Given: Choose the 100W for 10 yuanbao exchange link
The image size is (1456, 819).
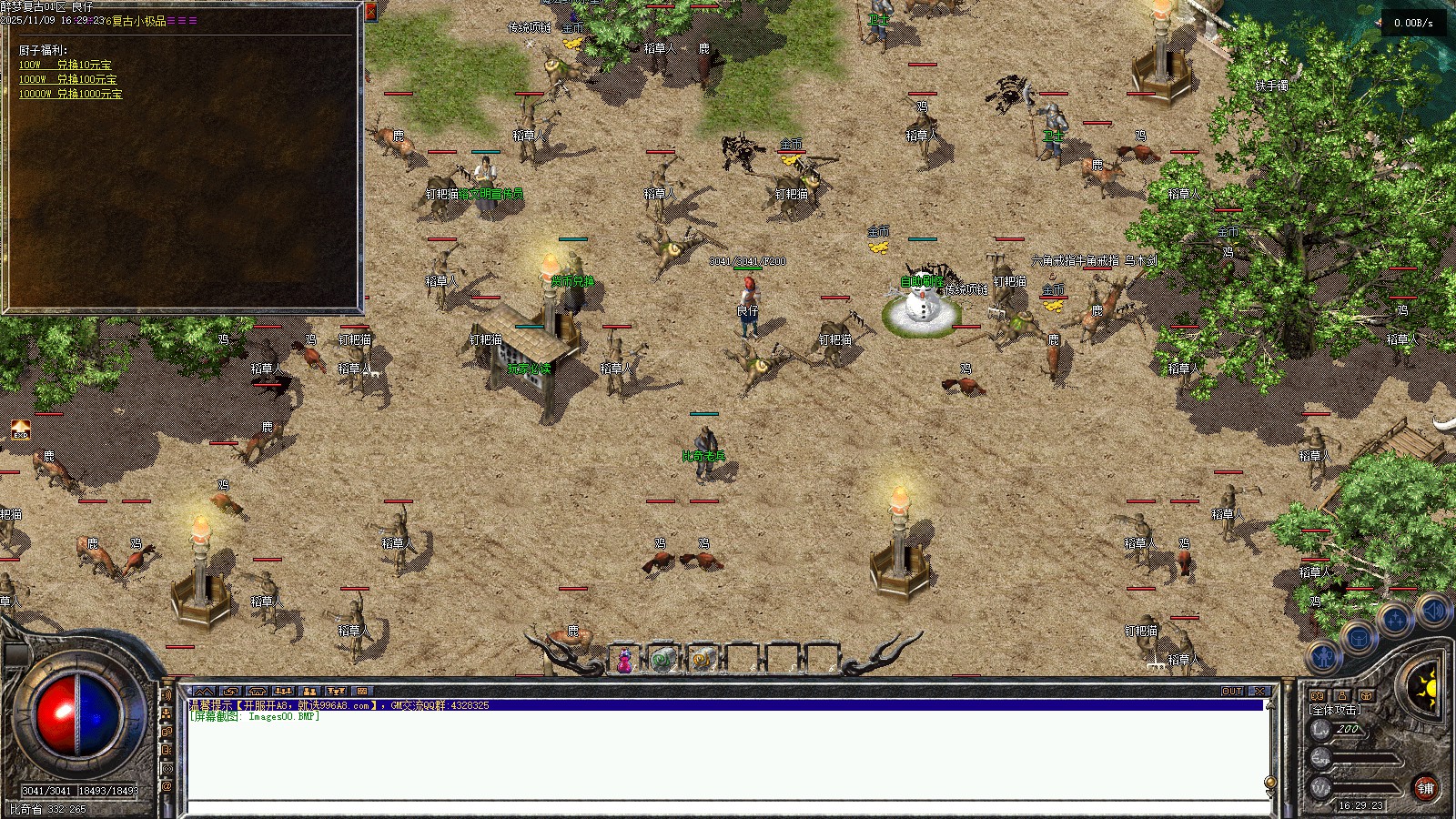Looking at the screenshot, I should tap(66, 65).
